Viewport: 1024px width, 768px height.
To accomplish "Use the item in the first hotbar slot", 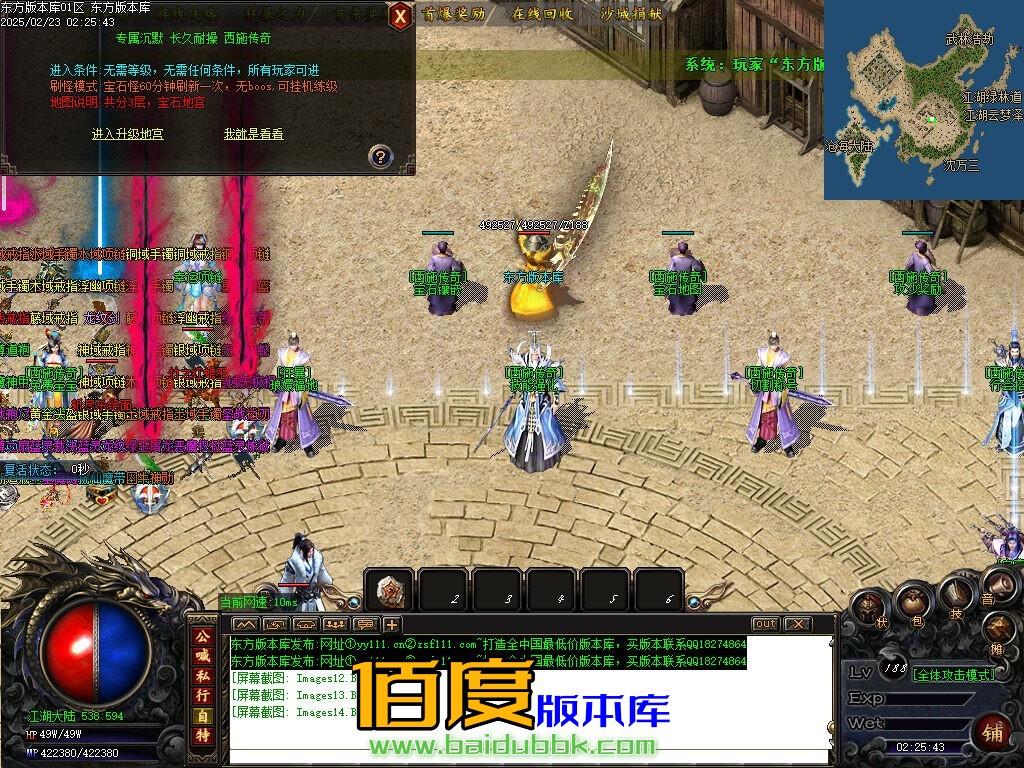I will [x=389, y=591].
